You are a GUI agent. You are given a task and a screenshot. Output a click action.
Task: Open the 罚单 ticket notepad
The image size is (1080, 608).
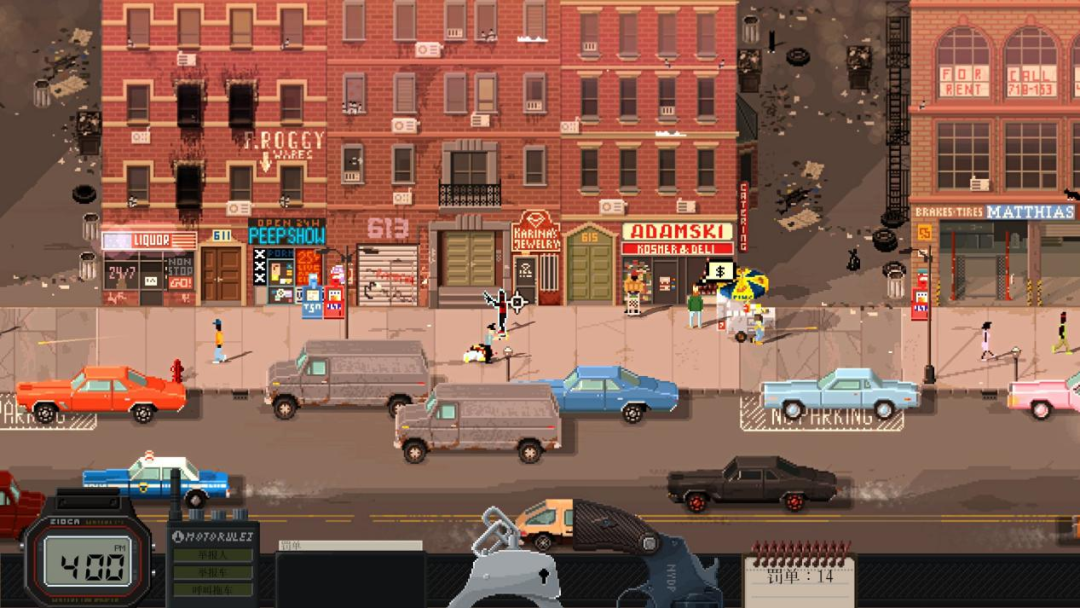click(x=799, y=580)
